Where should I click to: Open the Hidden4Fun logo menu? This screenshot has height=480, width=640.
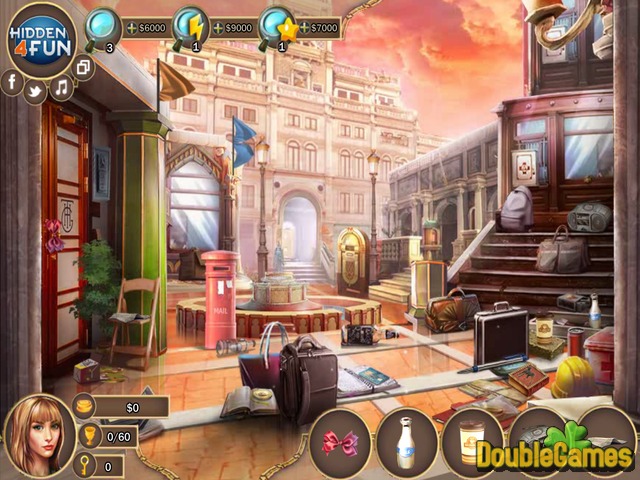[x=41, y=40]
